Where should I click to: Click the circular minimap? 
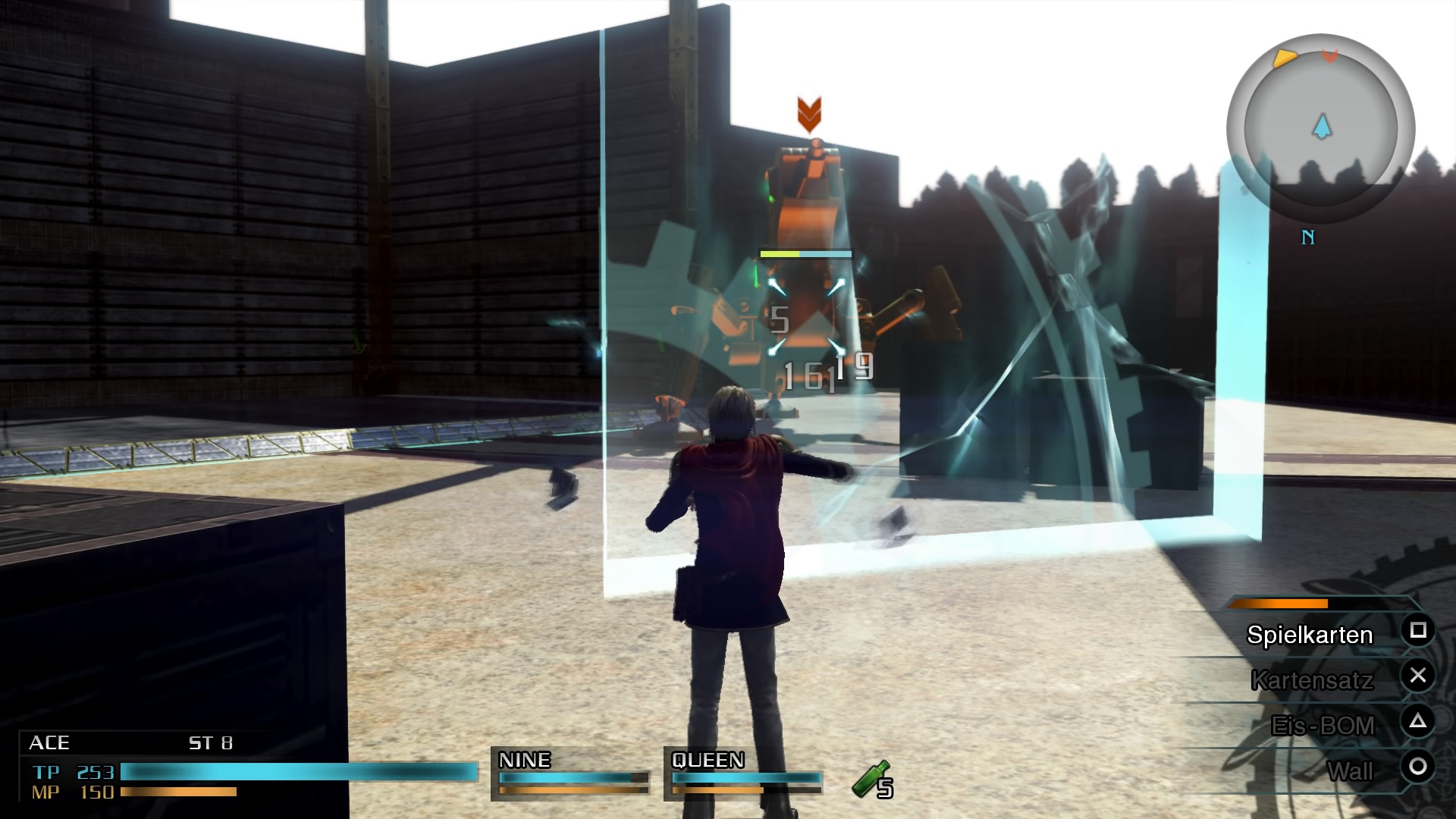click(x=1321, y=129)
